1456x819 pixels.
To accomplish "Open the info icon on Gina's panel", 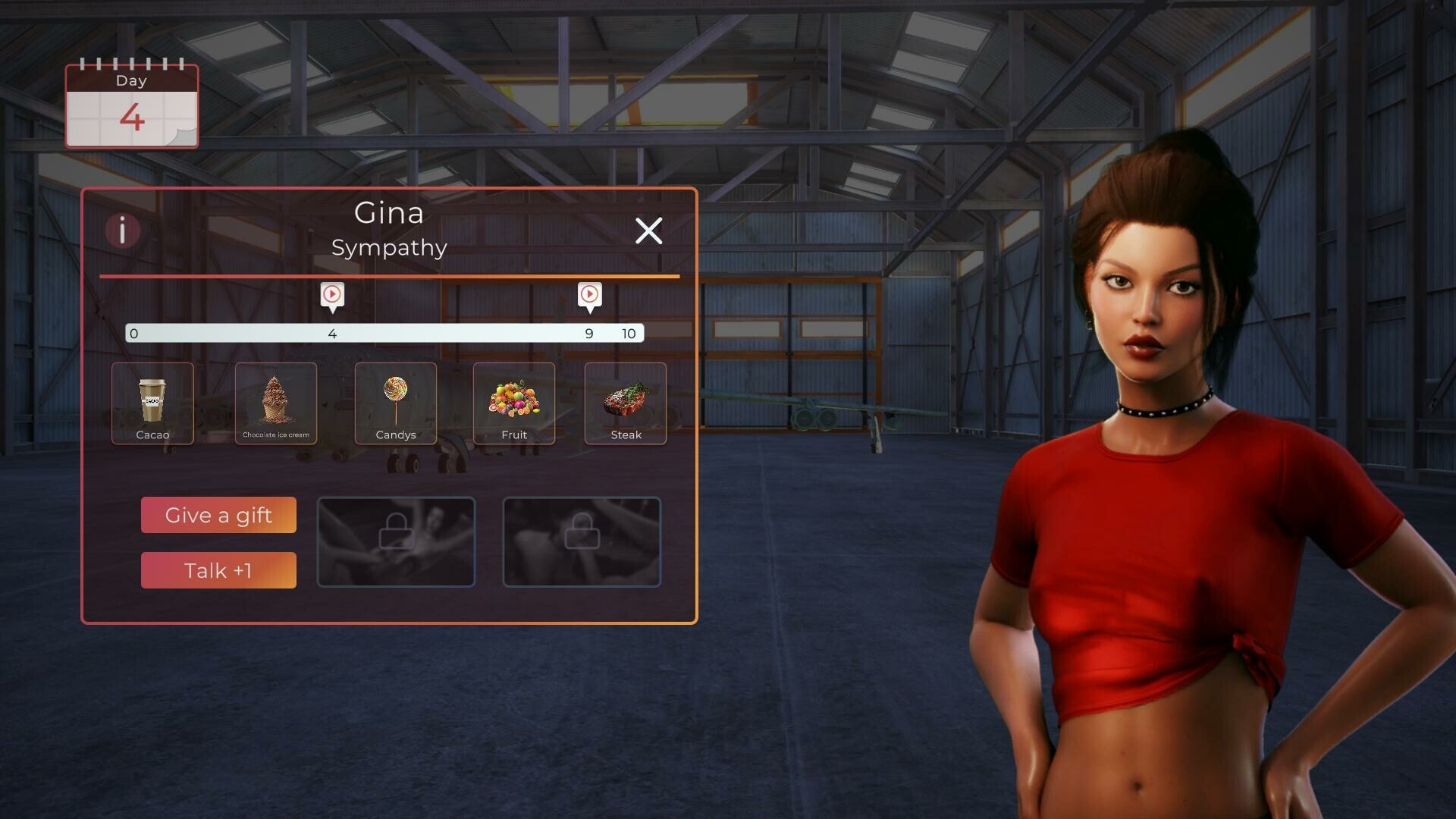I will [123, 231].
